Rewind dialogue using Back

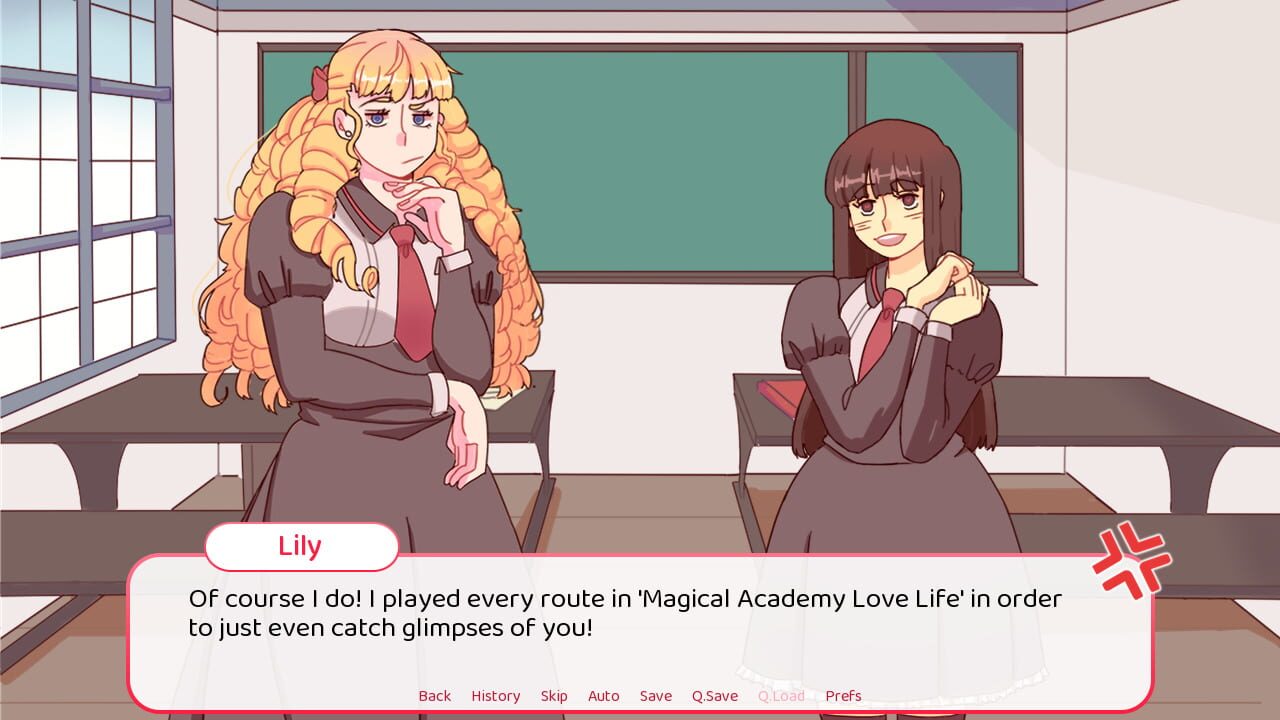coord(435,695)
